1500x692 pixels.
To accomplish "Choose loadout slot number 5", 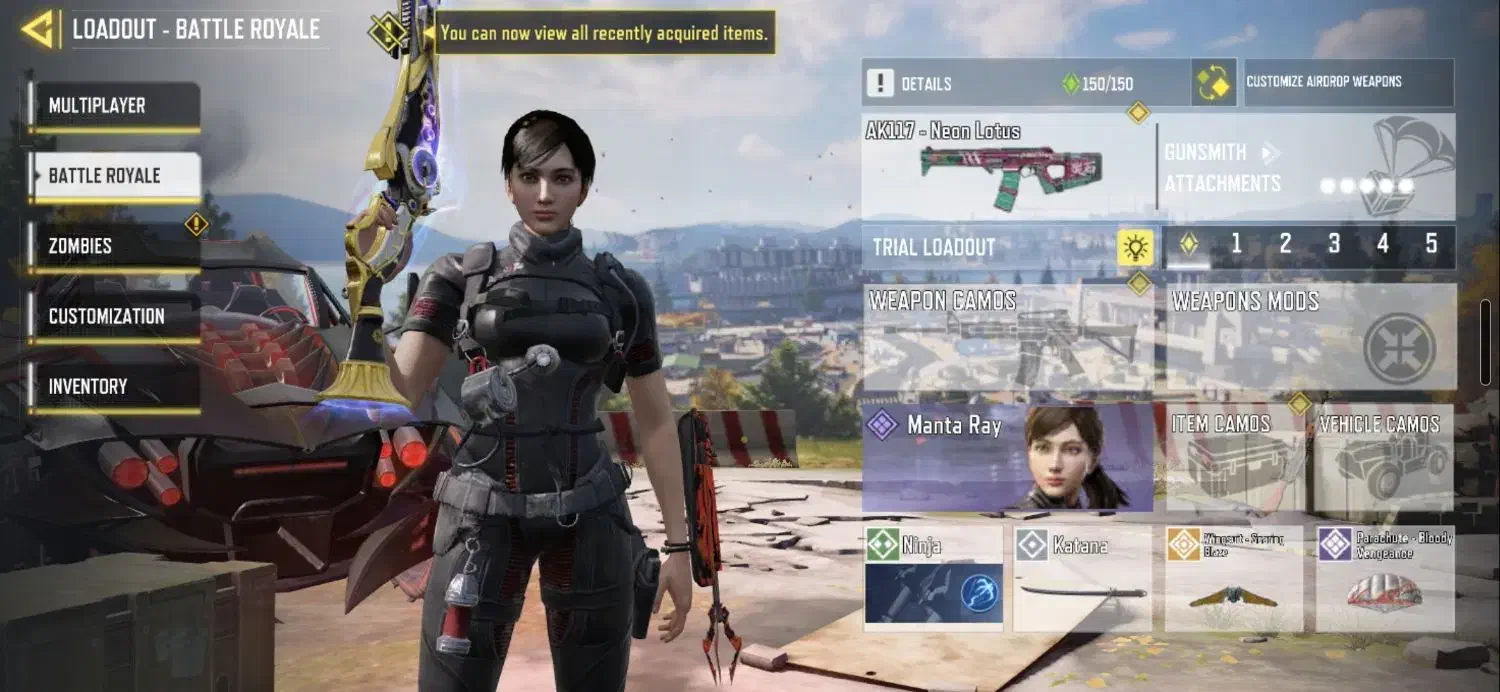I will [x=1431, y=244].
